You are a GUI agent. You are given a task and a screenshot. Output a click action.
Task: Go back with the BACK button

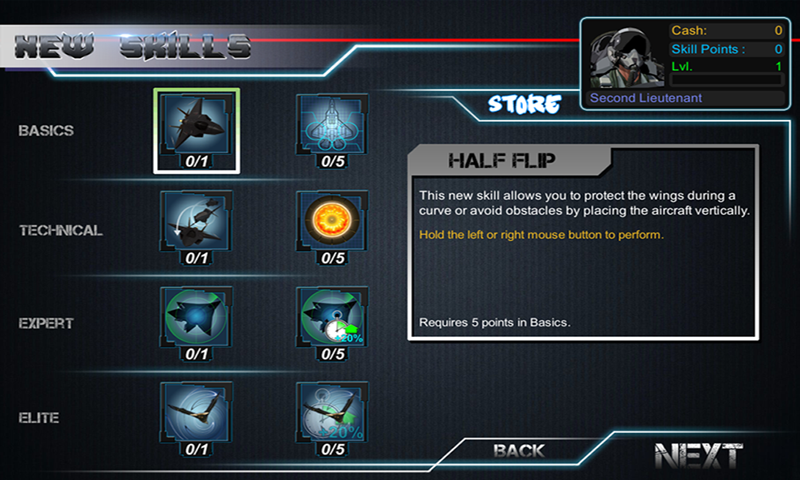point(519,451)
